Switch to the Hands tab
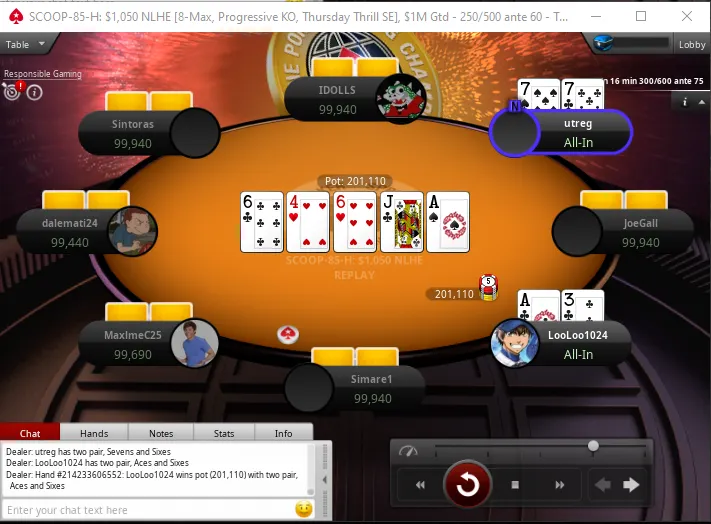This screenshot has height=524, width=711. click(94, 433)
